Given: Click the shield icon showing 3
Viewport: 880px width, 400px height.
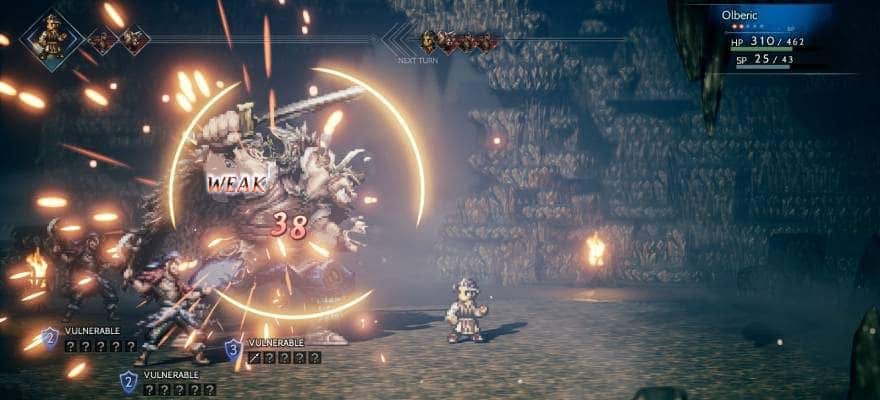Looking at the screenshot, I should click(x=232, y=348).
